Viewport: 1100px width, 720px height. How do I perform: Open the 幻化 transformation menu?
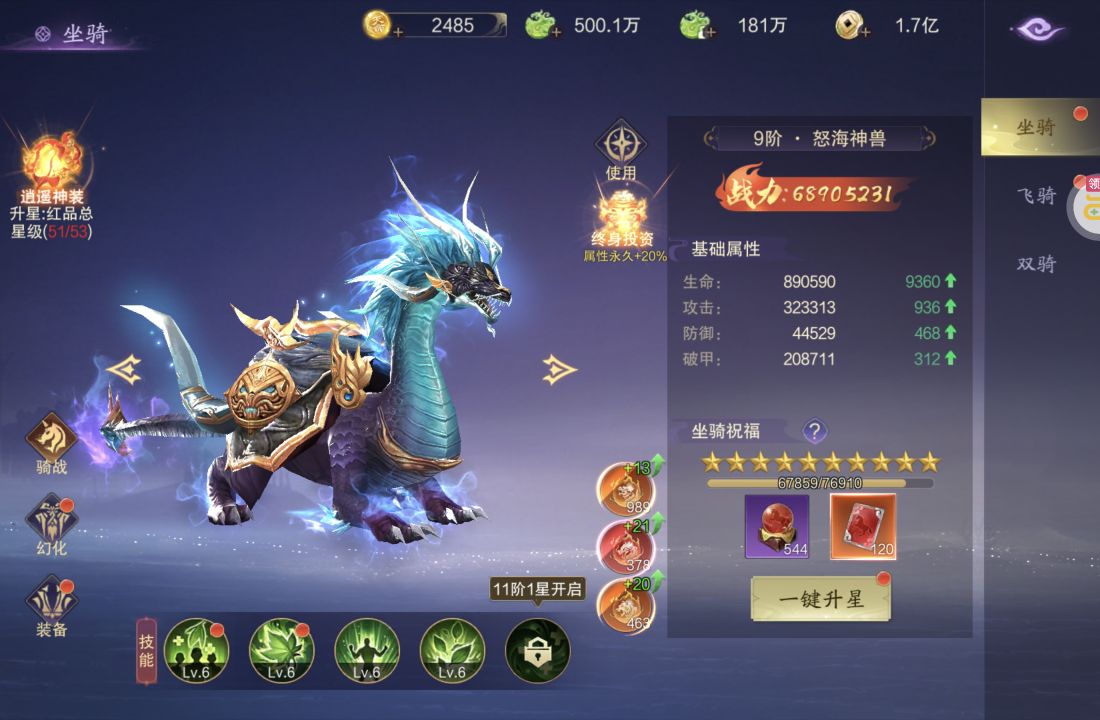click(x=51, y=524)
